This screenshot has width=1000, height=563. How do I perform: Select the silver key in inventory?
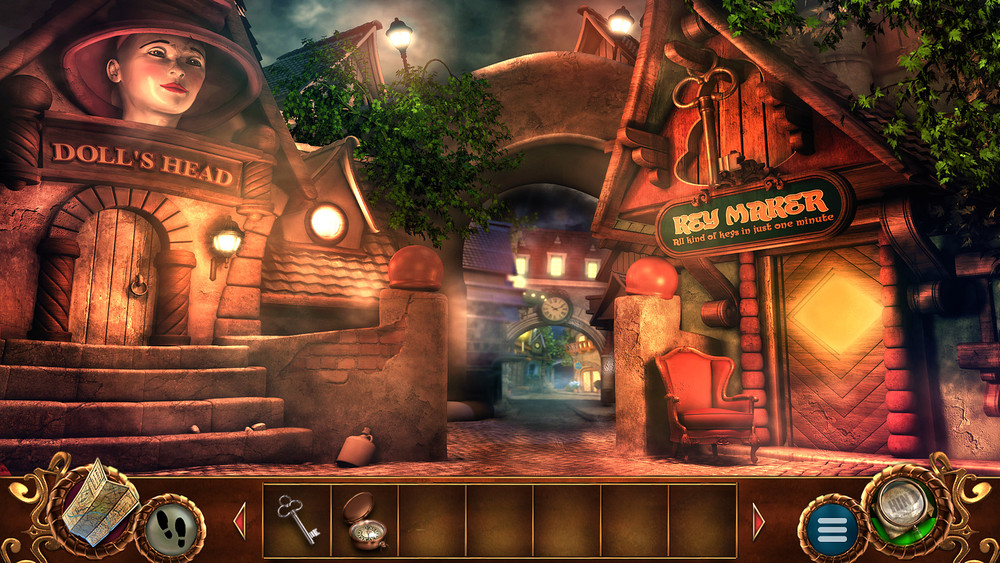tap(297, 520)
